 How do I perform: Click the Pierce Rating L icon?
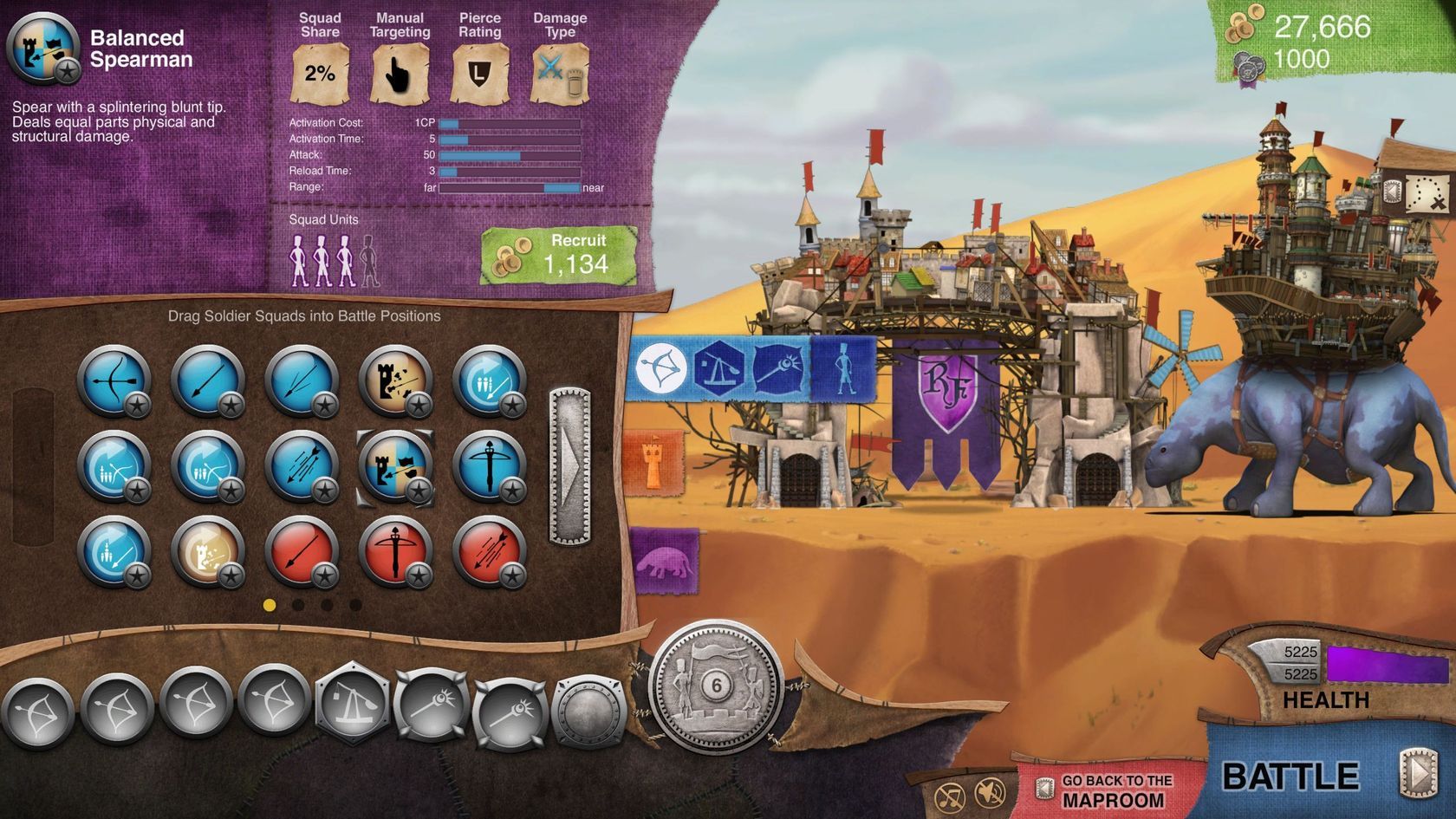pyautogui.click(x=479, y=74)
